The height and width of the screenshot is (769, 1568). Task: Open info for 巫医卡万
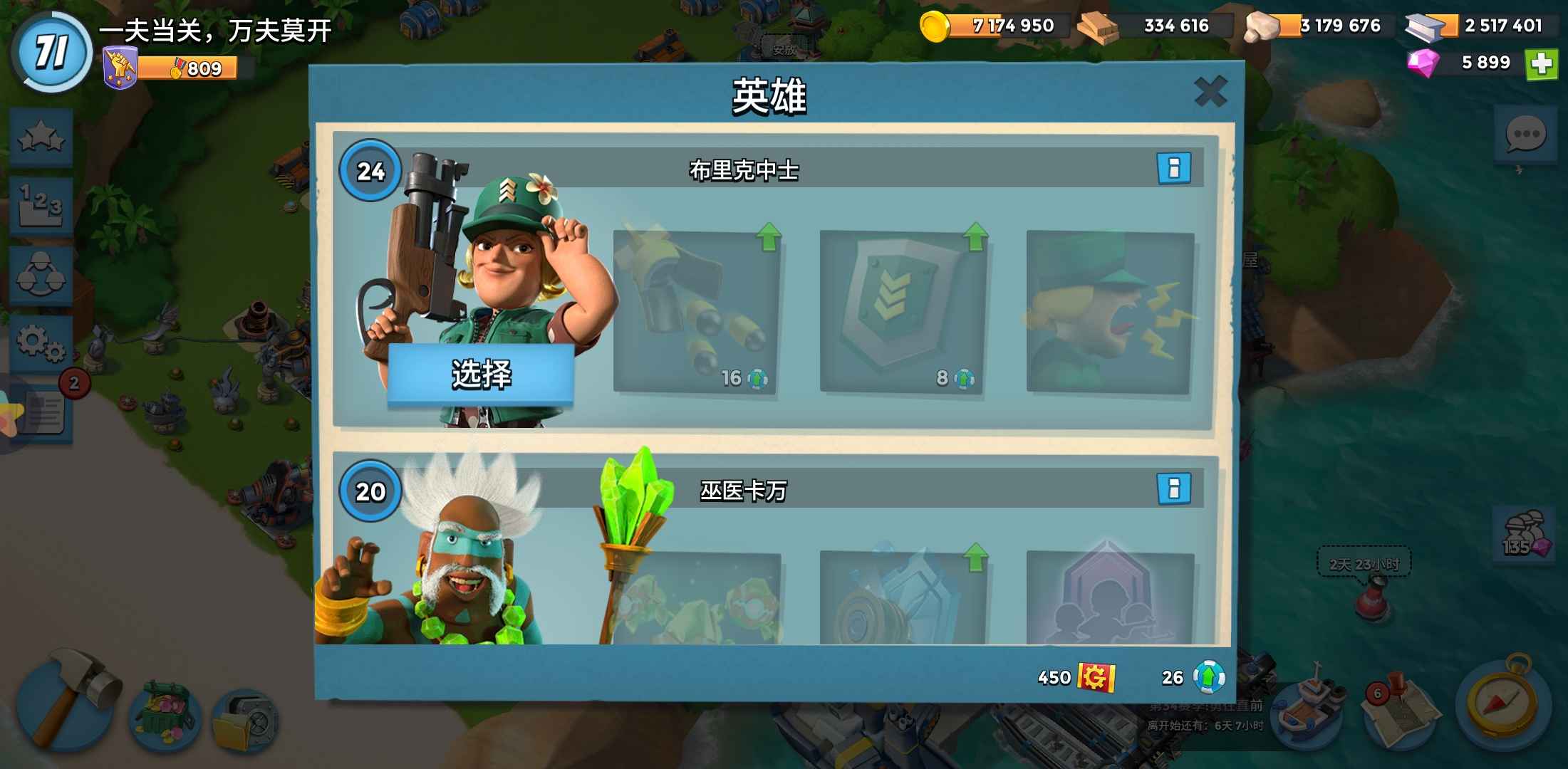click(1173, 489)
